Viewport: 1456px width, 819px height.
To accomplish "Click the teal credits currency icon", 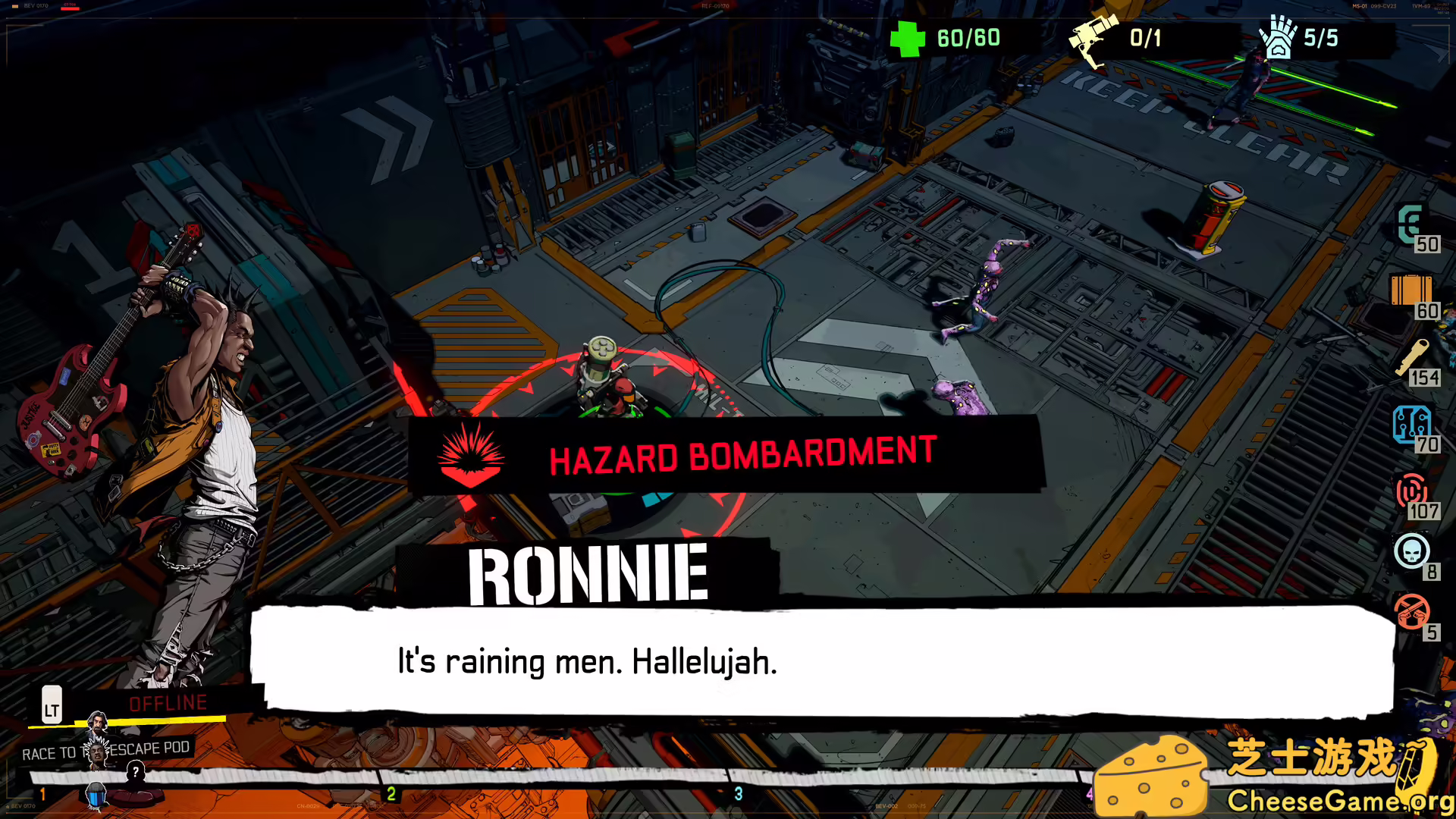I will point(1410,224).
